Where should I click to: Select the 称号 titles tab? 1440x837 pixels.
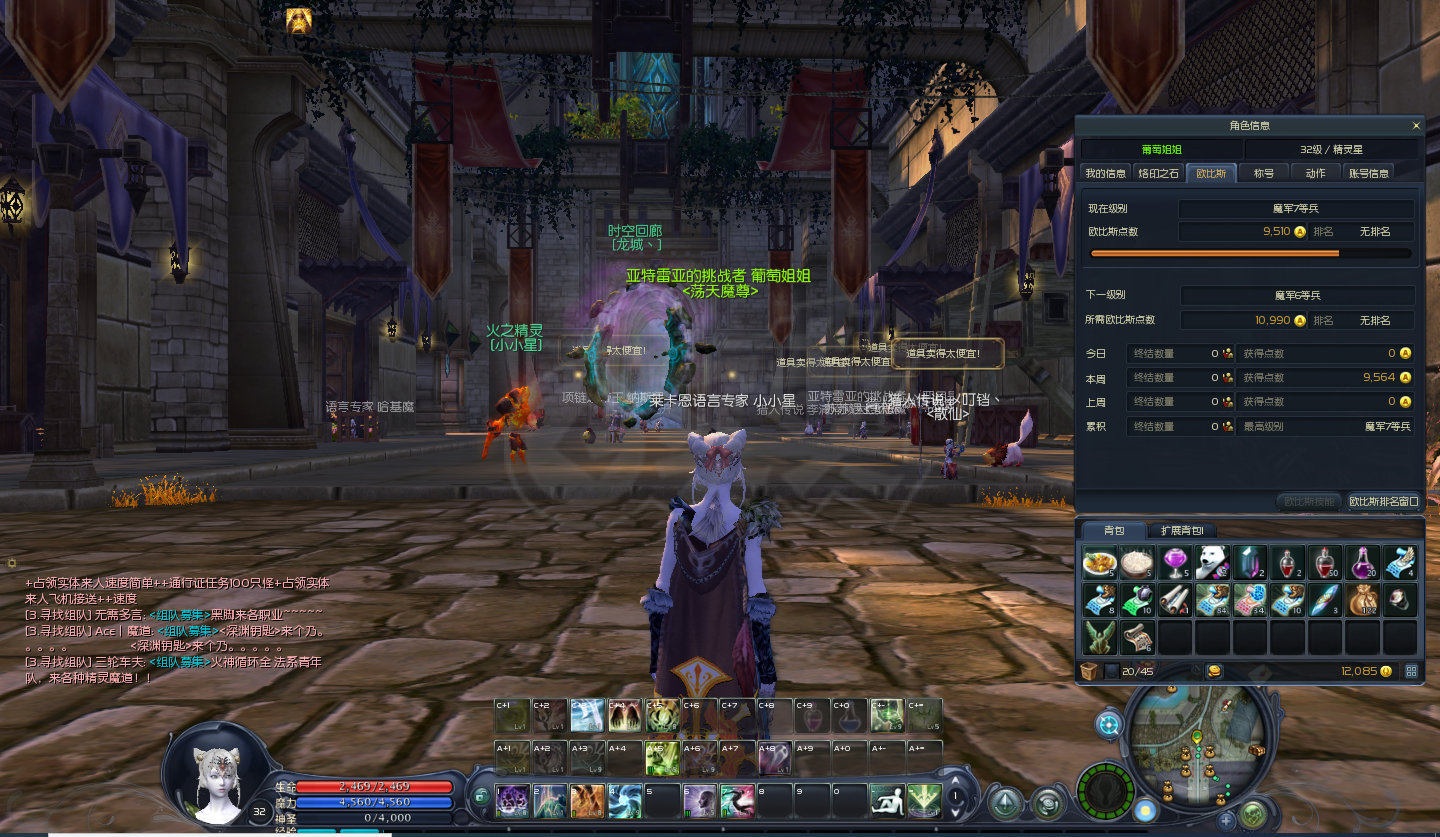[x=1264, y=173]
